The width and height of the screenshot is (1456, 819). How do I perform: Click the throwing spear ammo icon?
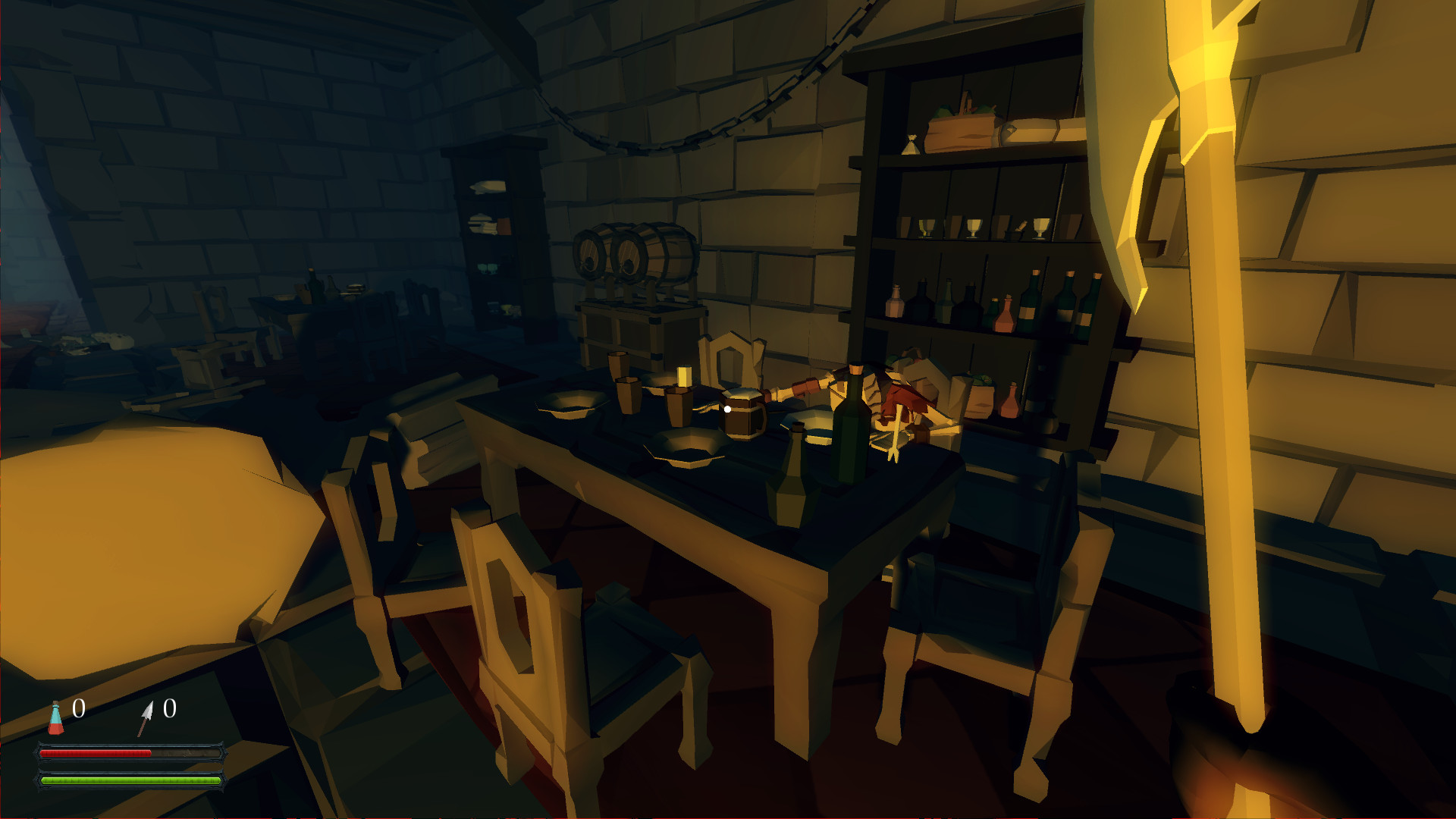(x=144, y=718)
